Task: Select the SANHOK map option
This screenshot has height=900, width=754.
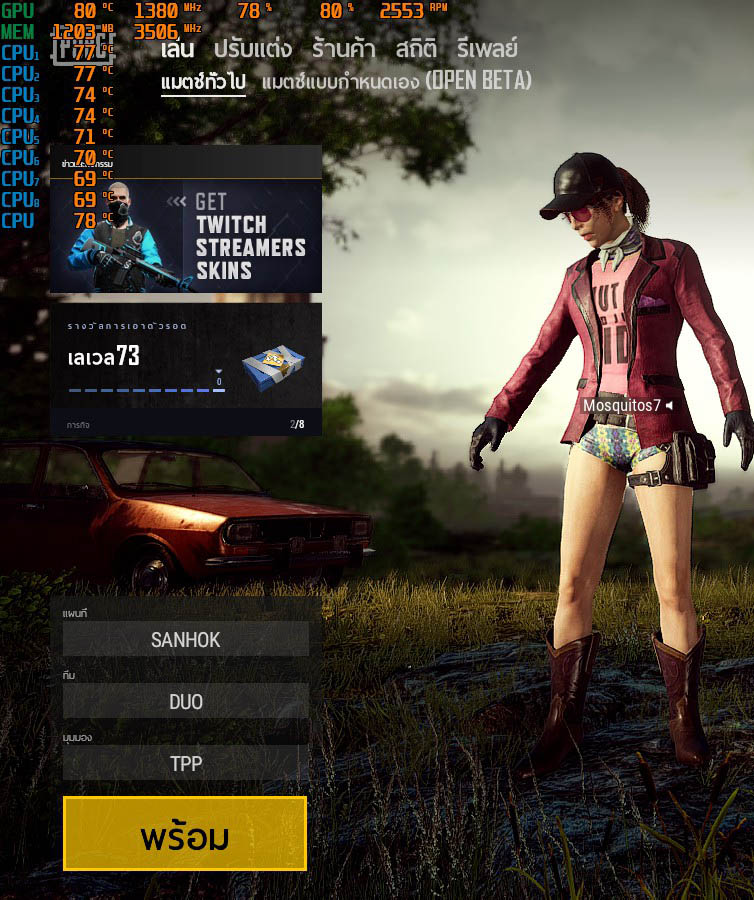Action: click(x=186, y=640)
